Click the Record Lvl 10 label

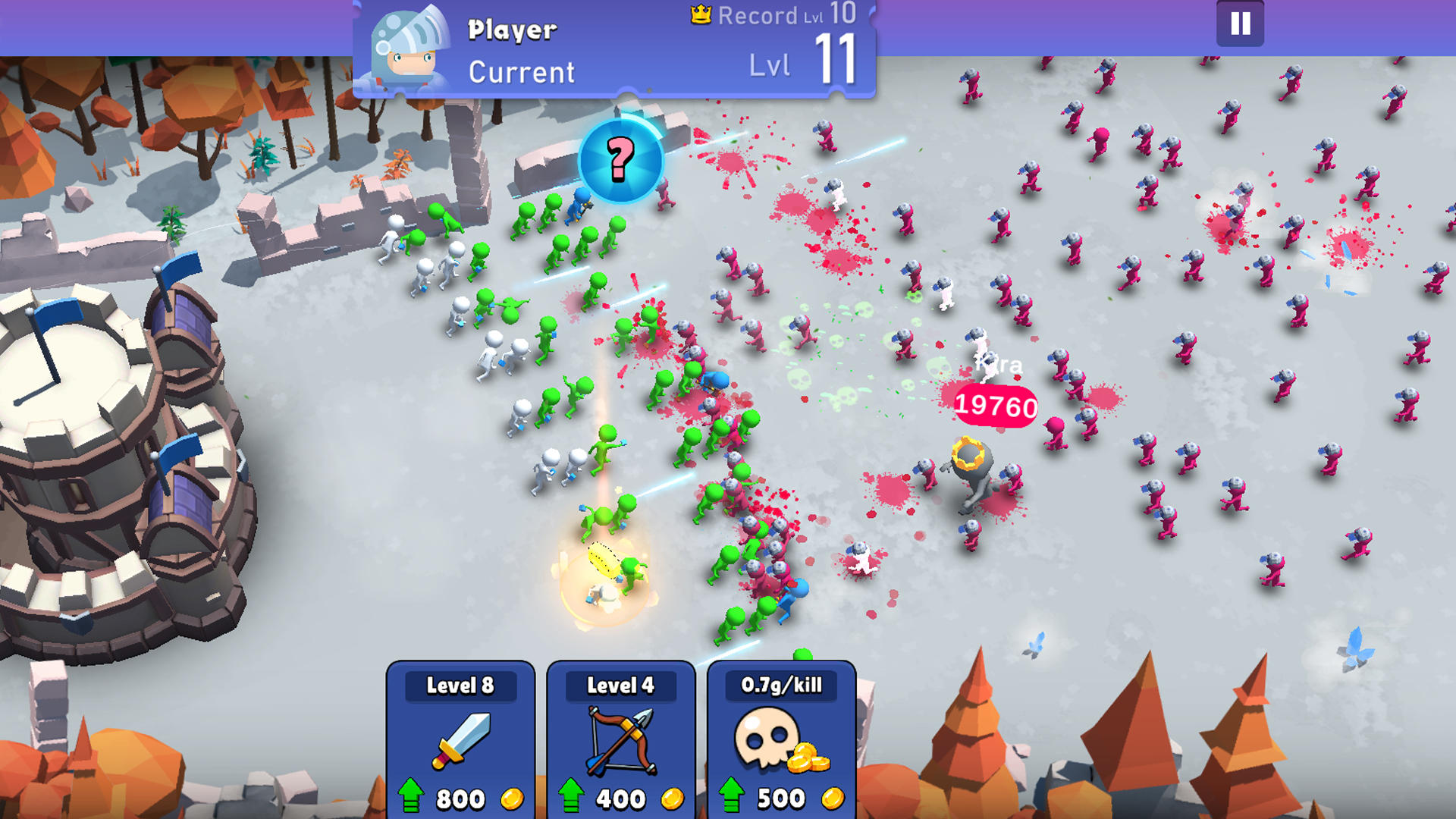781,15
